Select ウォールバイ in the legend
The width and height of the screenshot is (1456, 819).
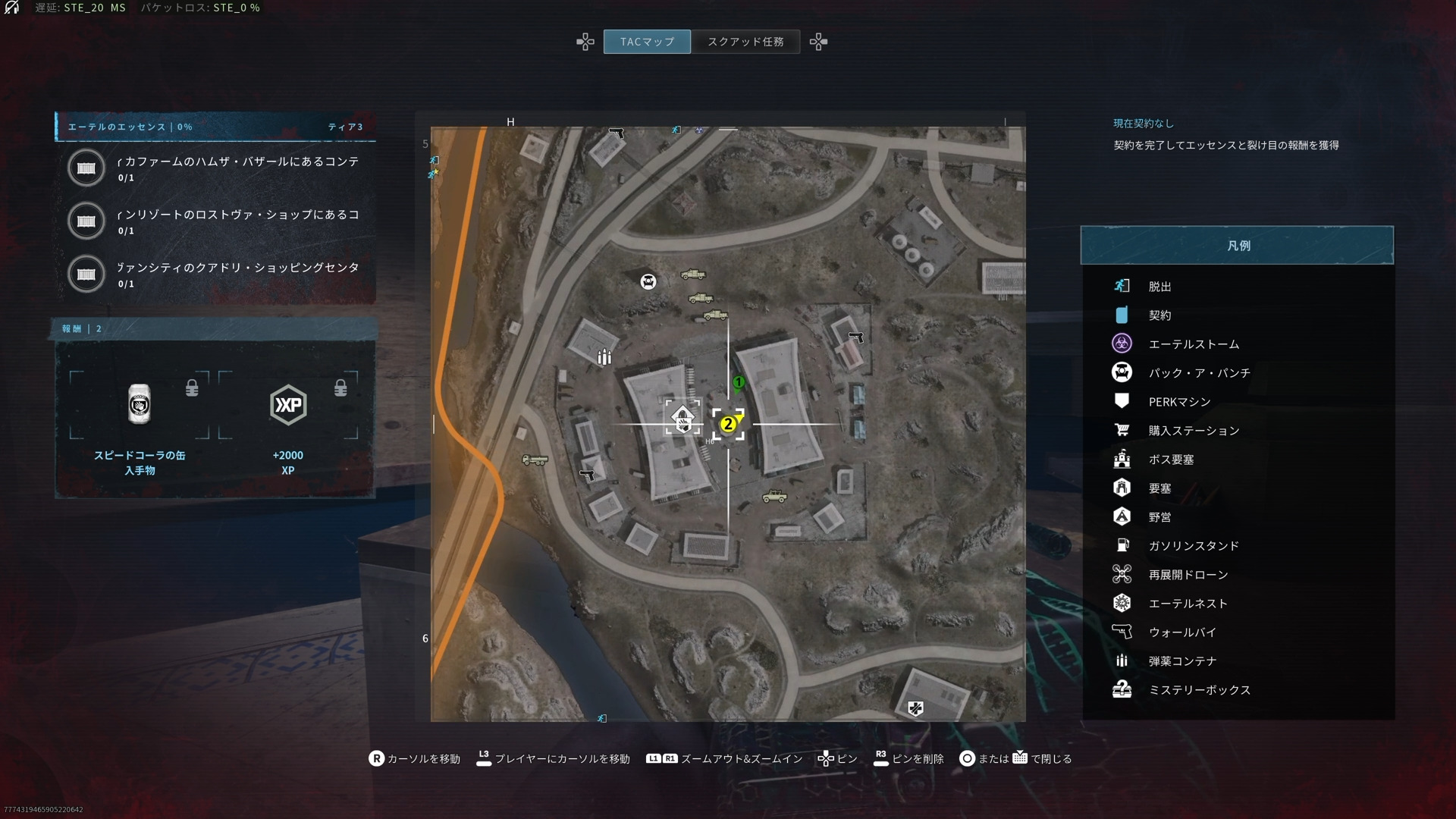pyautogui.click(x=1182, y=632)
